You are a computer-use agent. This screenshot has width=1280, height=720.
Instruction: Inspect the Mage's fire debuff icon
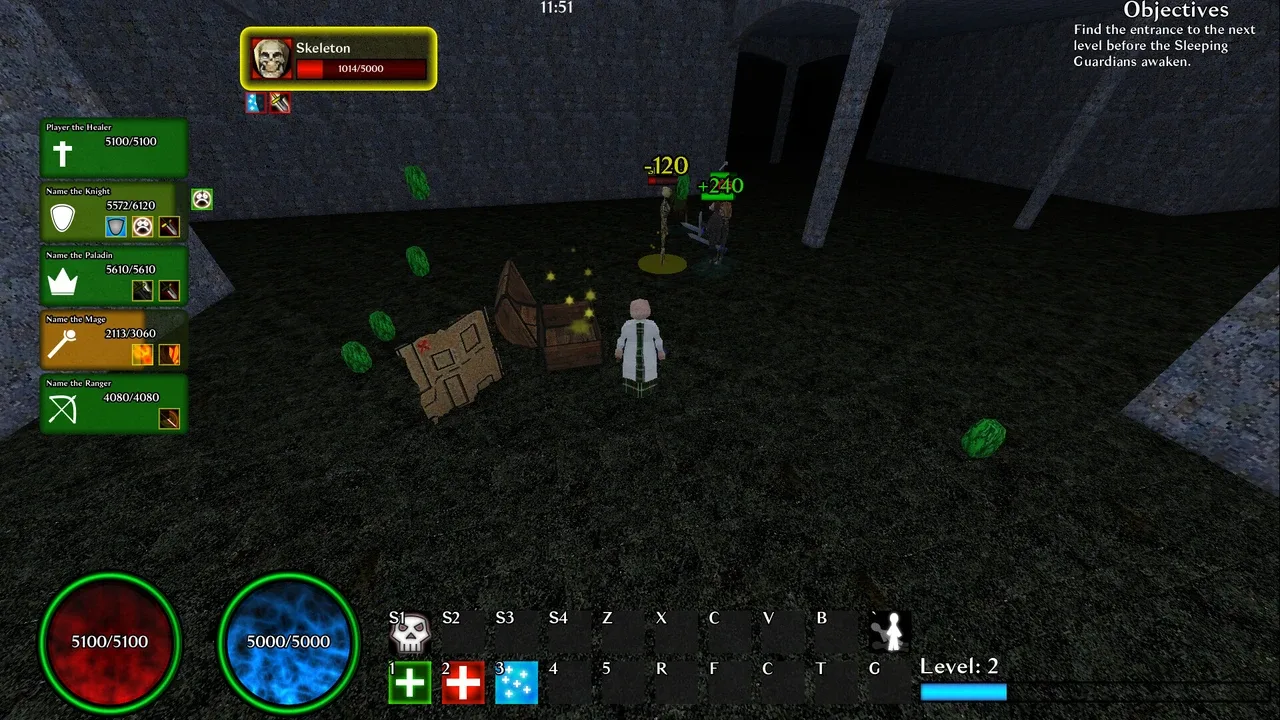tap(143, 354)
